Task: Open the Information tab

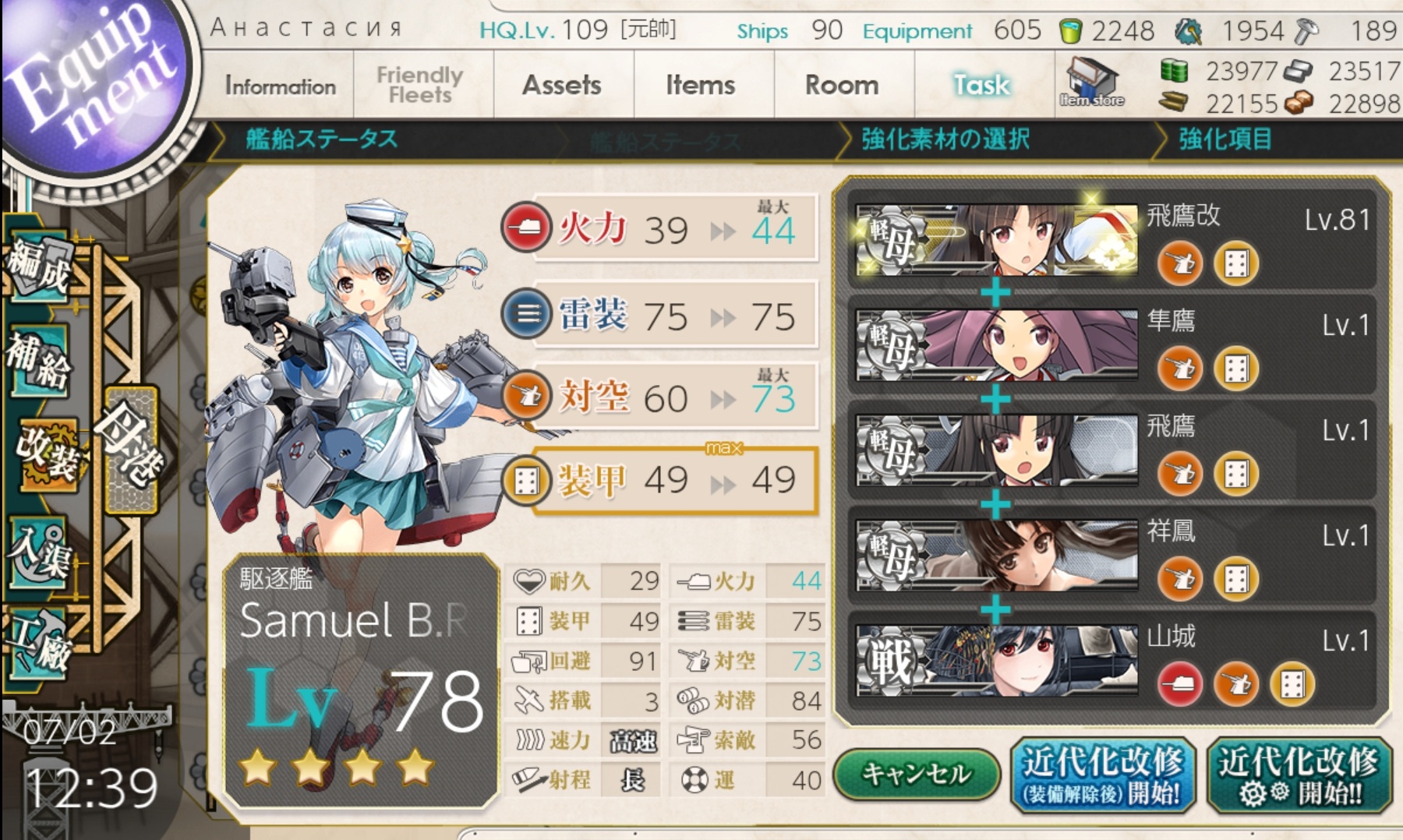Action: pyautogui.click(x=280, y=86)
